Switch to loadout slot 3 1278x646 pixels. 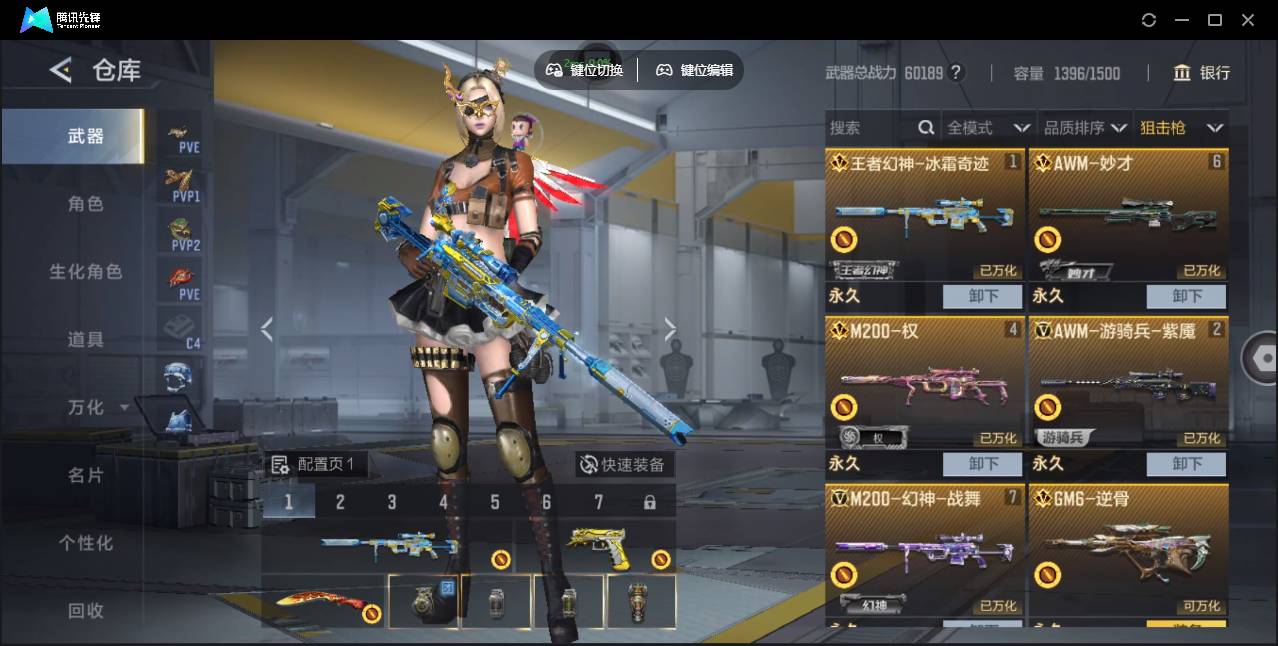pos(392,502)
